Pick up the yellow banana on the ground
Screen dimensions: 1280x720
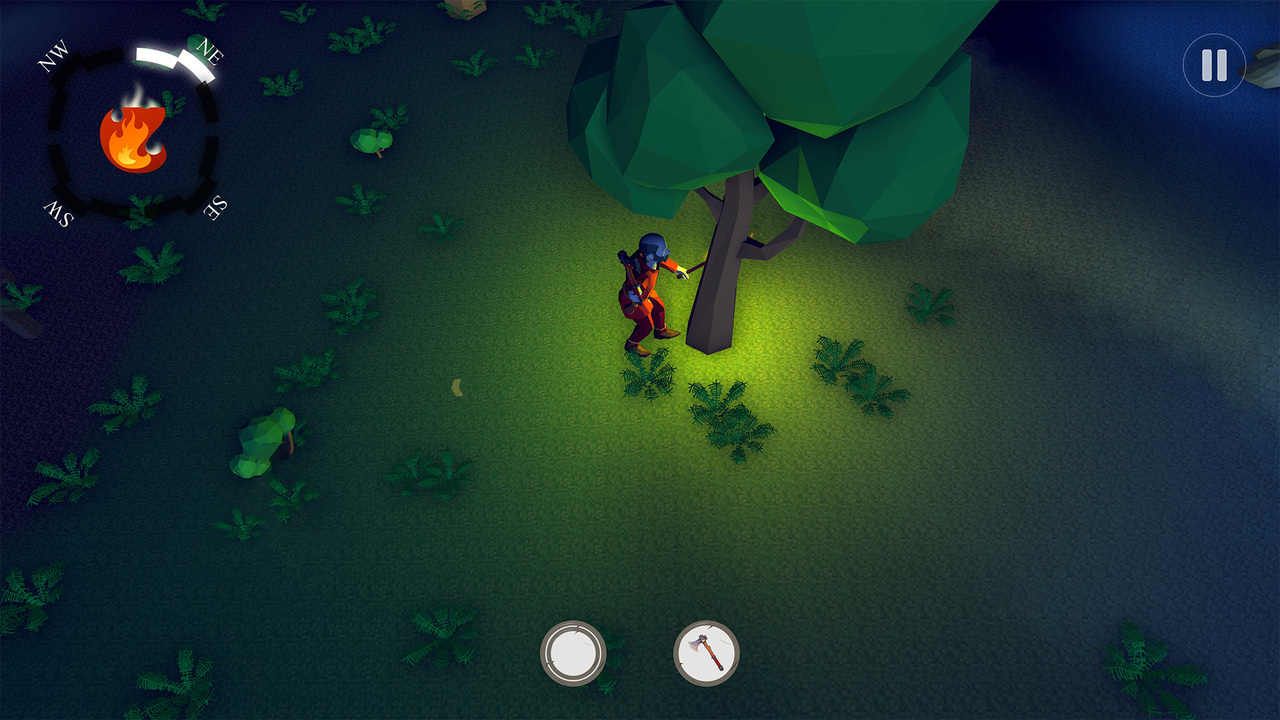tap(455, 386)
